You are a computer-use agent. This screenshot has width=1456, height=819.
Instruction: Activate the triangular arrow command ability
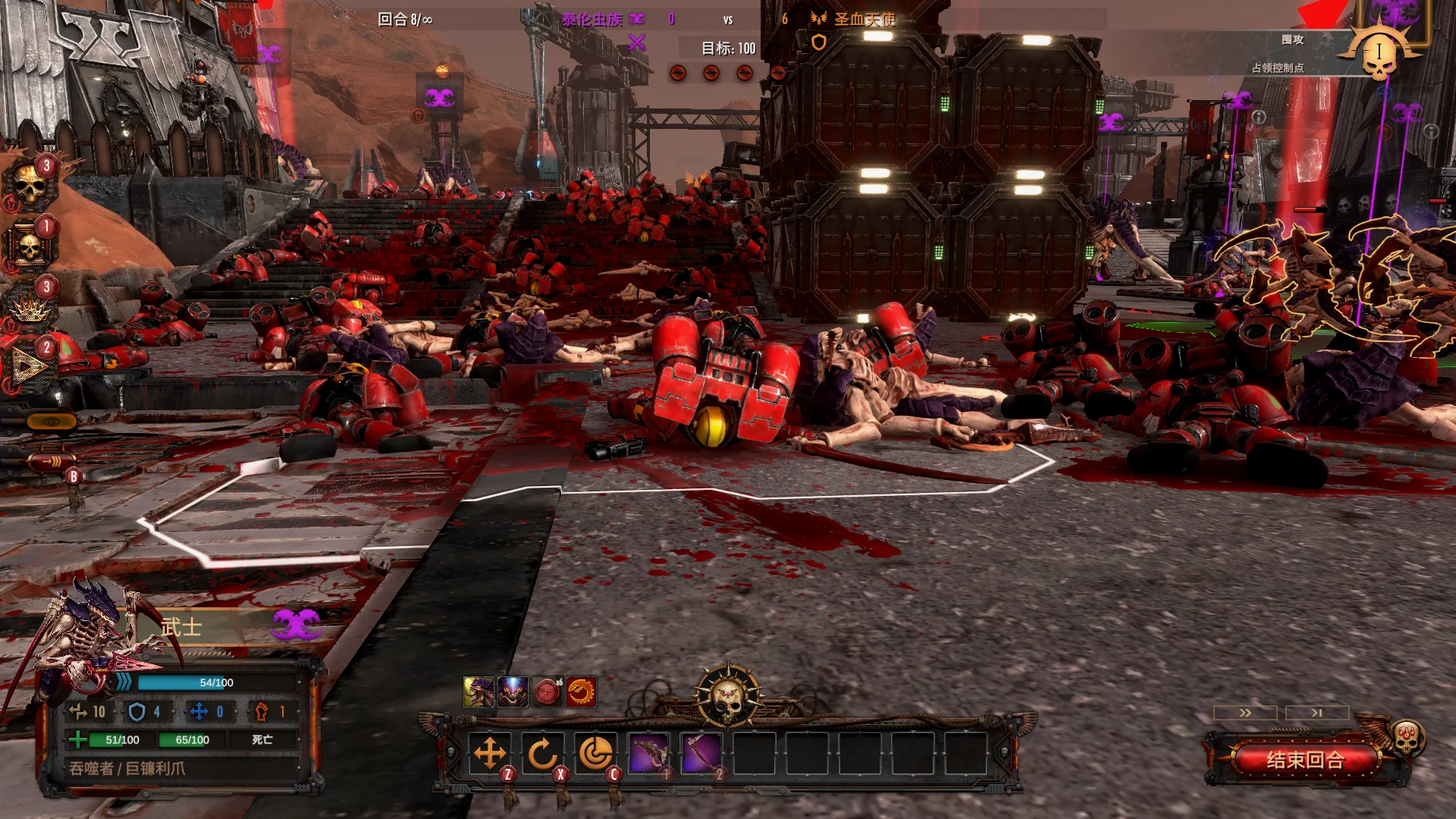click(x=30, y=369)
